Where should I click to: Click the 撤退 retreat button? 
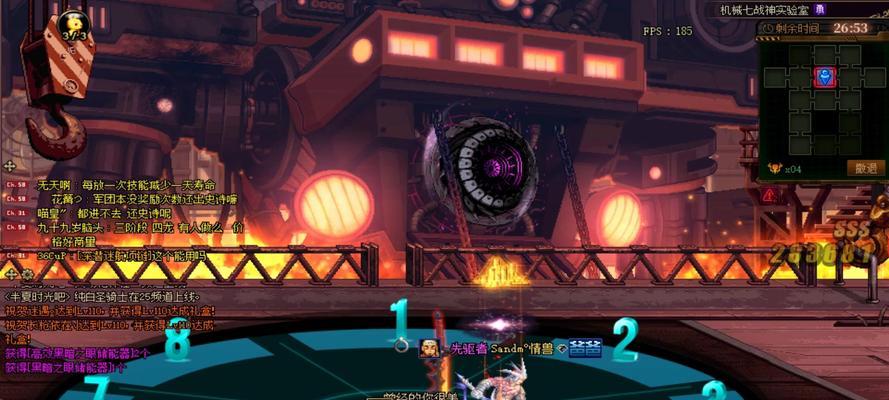pos(865,168)
